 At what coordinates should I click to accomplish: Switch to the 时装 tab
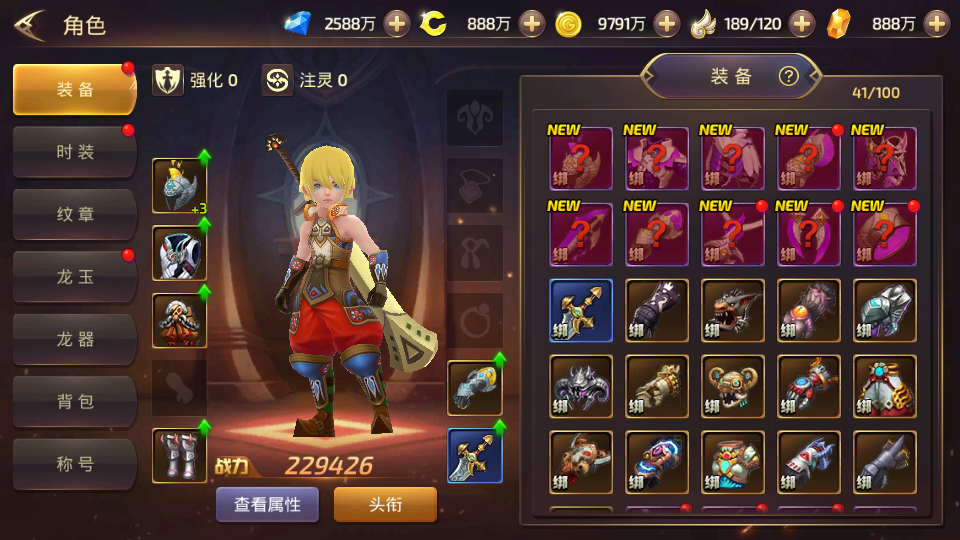[74, 152]
